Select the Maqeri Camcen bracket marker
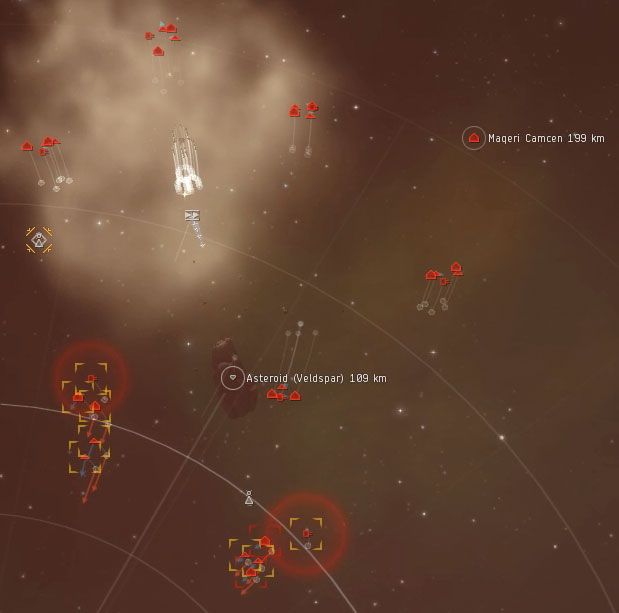 coord(474,138)
